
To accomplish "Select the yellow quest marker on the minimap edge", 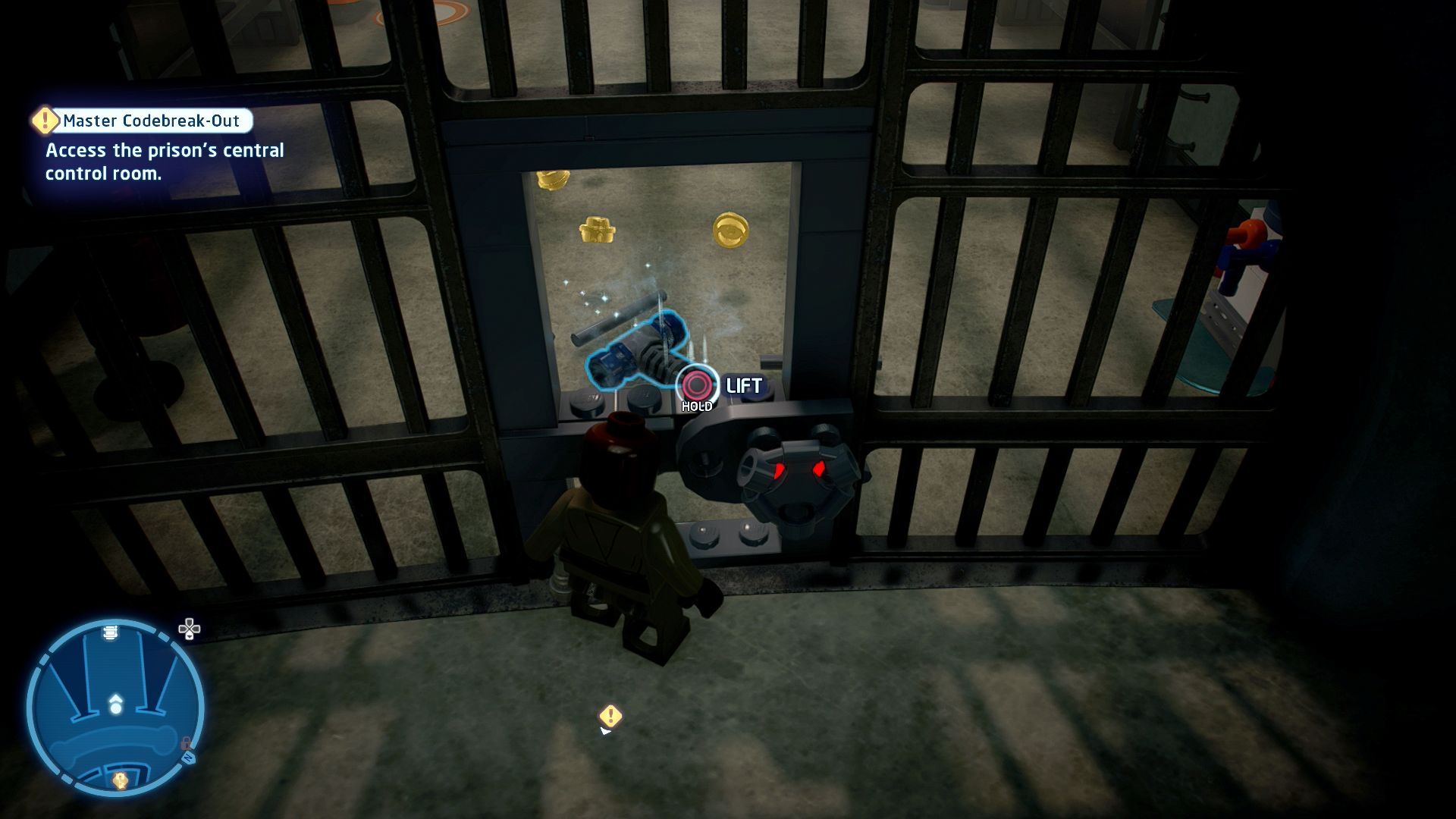I will (120, 780).
